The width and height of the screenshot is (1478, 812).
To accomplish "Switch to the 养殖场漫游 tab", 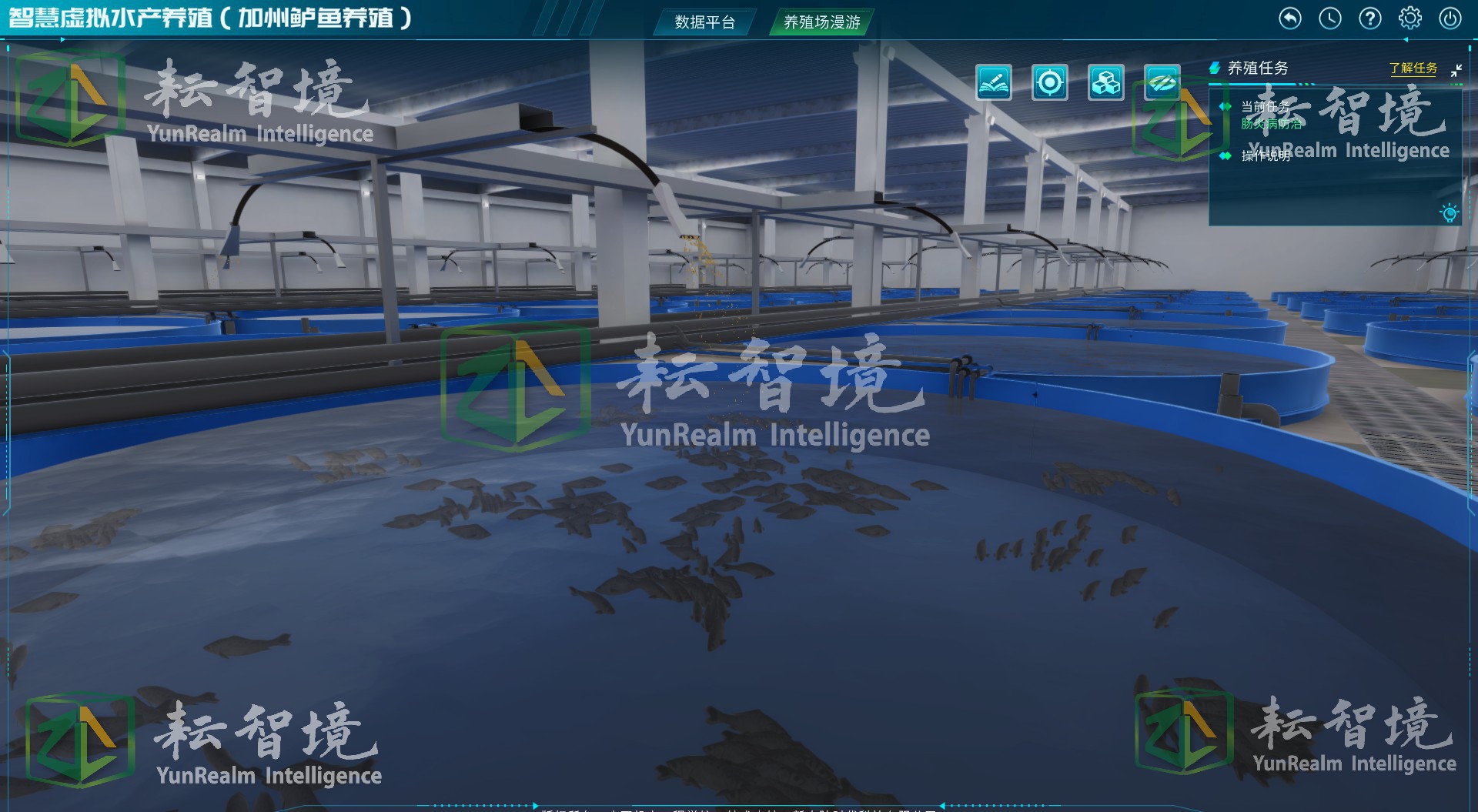I will tap(821, 23).
